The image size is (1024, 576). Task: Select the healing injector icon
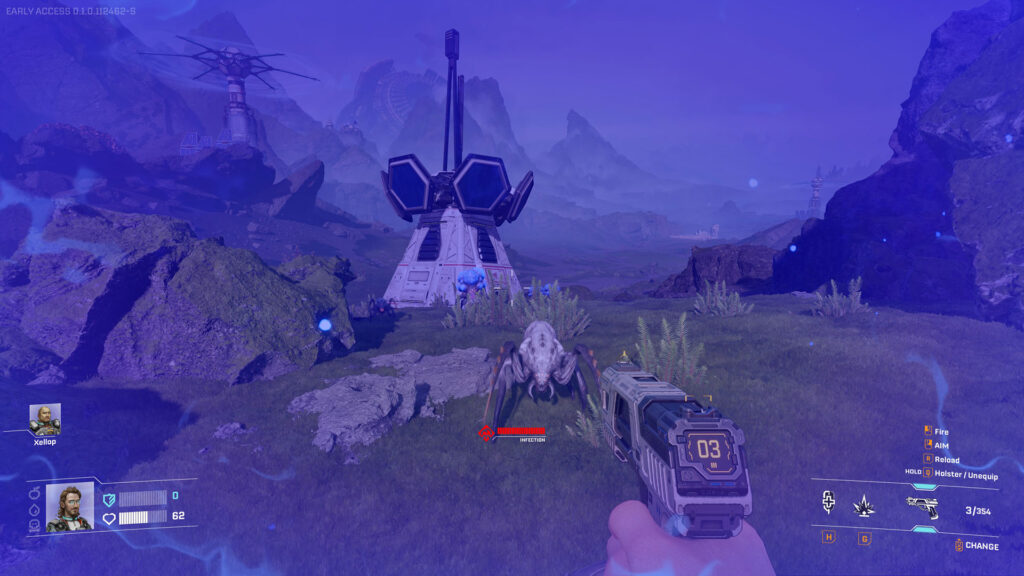point(828,503)
